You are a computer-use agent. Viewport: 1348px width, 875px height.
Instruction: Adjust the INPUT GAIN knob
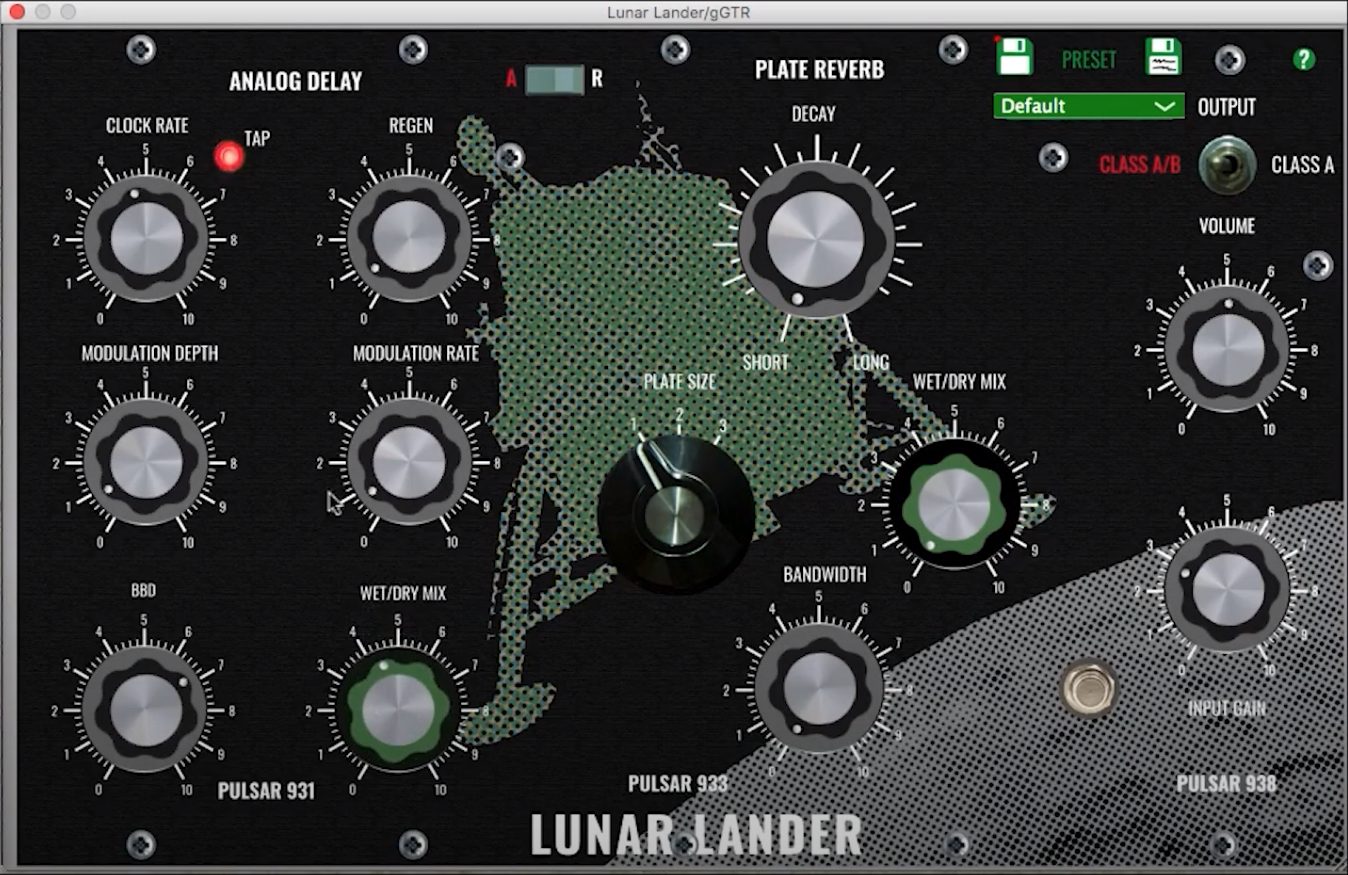[1227, 592]
